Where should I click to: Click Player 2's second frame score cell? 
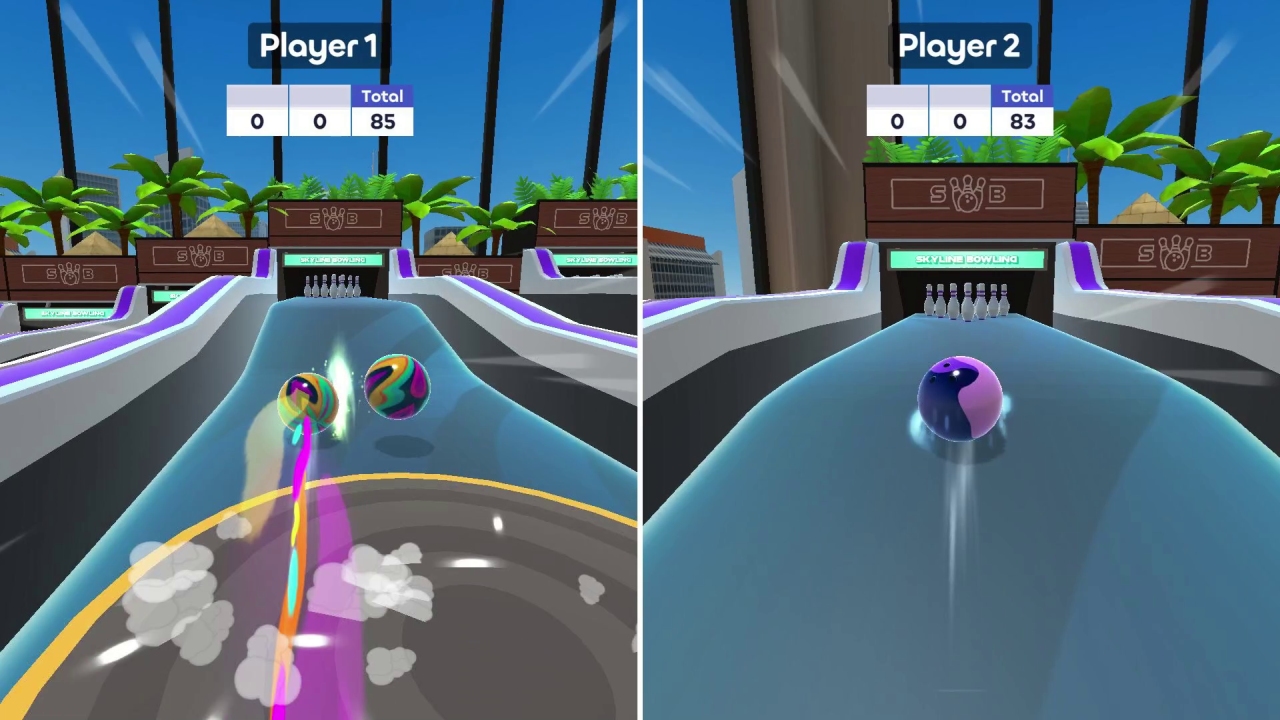(959, 121)
